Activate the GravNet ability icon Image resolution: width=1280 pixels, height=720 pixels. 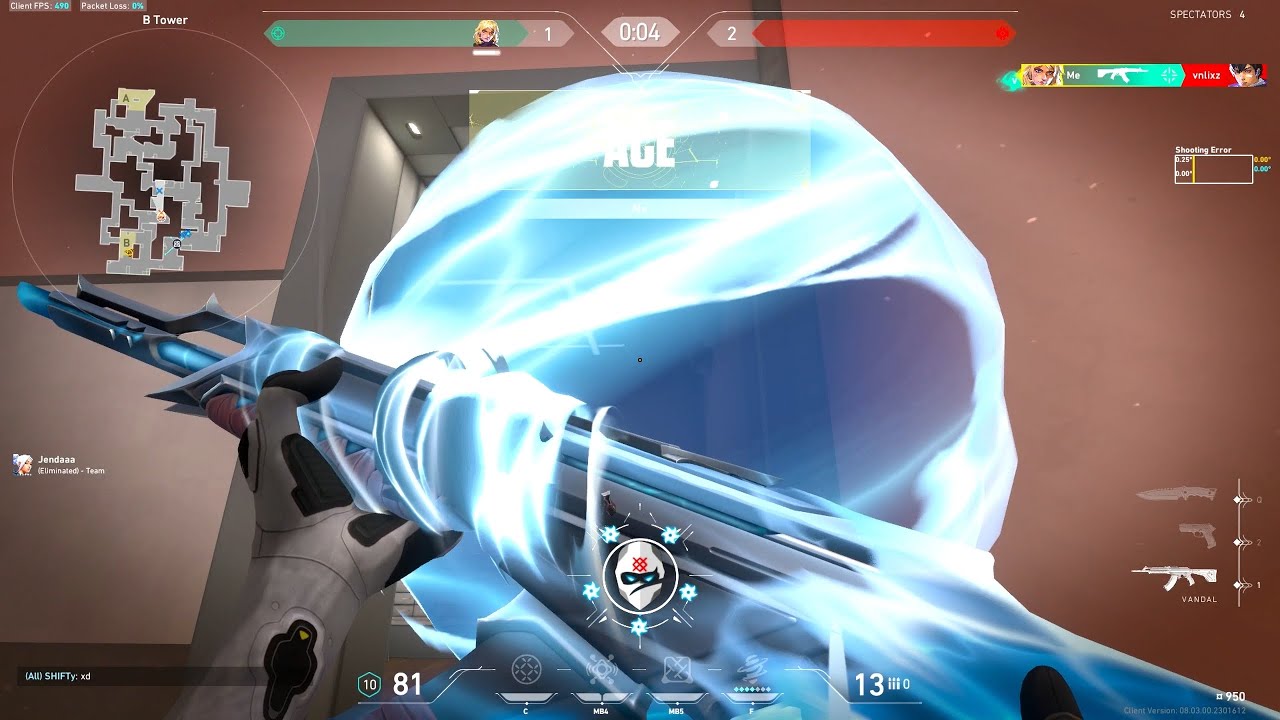click(527, 669)
